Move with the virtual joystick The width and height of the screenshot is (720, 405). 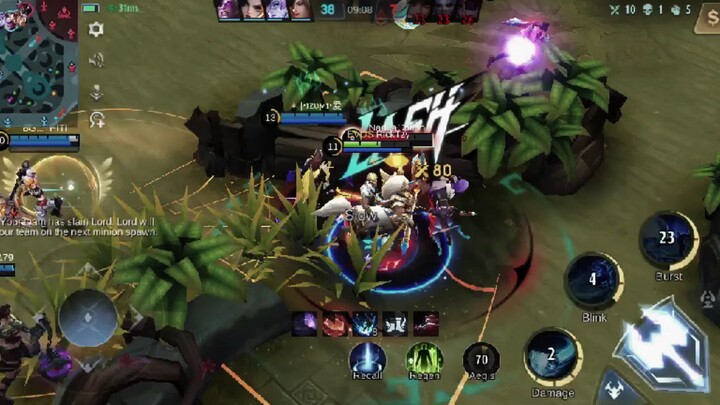point(88,318)
